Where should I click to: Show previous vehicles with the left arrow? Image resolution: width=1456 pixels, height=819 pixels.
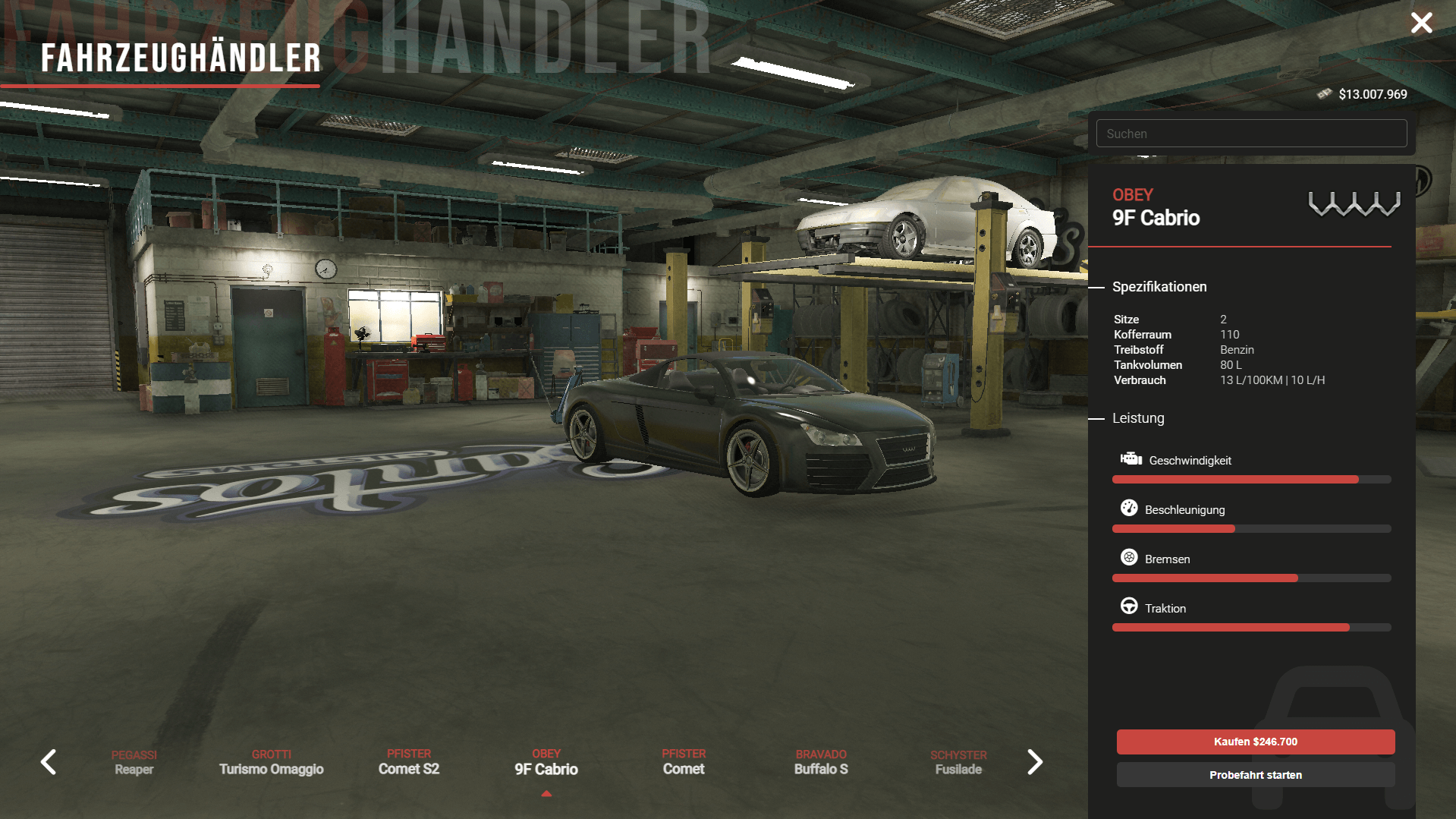pyautogui.click(x=49, y=762)
